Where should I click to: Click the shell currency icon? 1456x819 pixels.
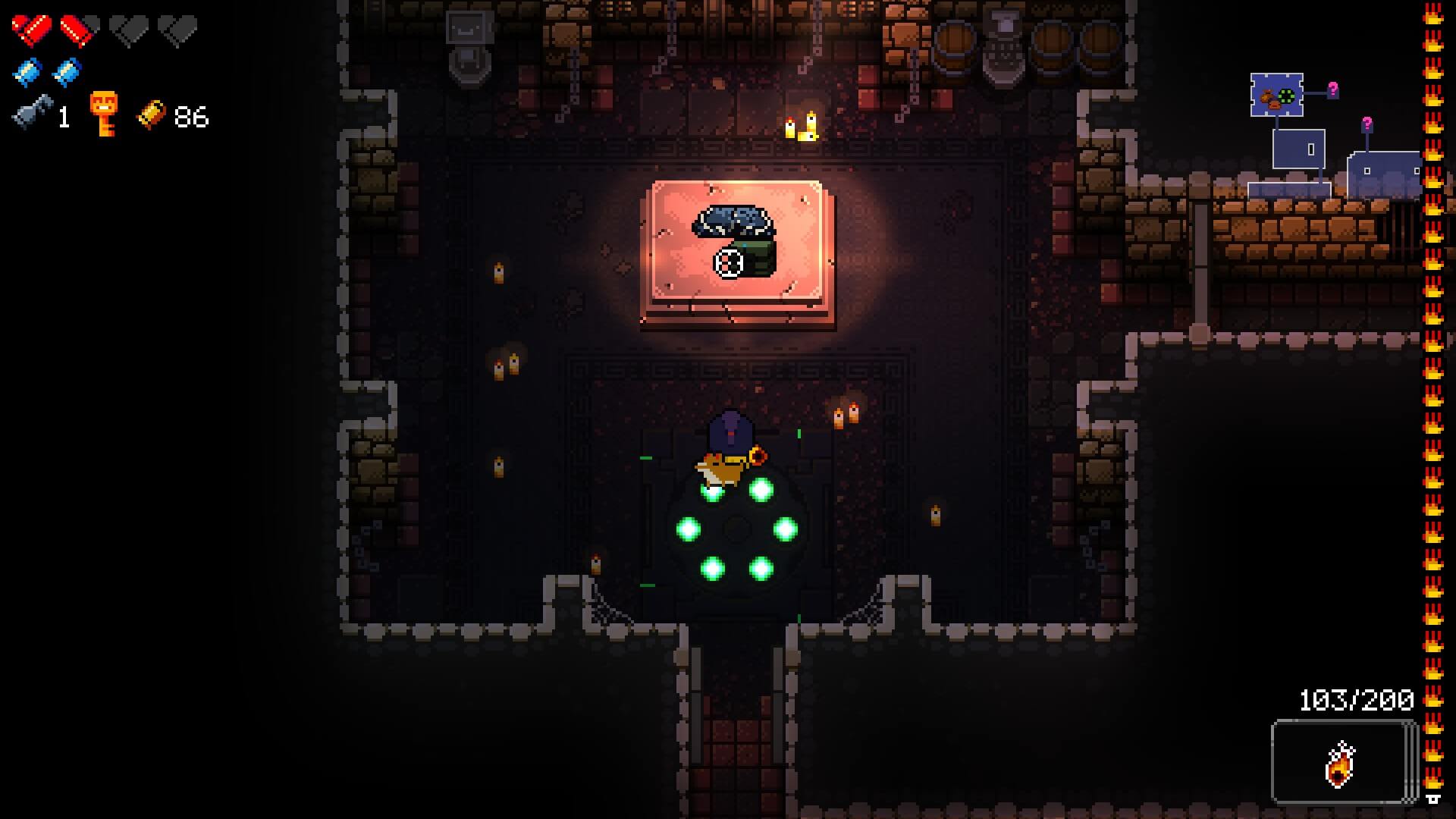pos(150,116)
